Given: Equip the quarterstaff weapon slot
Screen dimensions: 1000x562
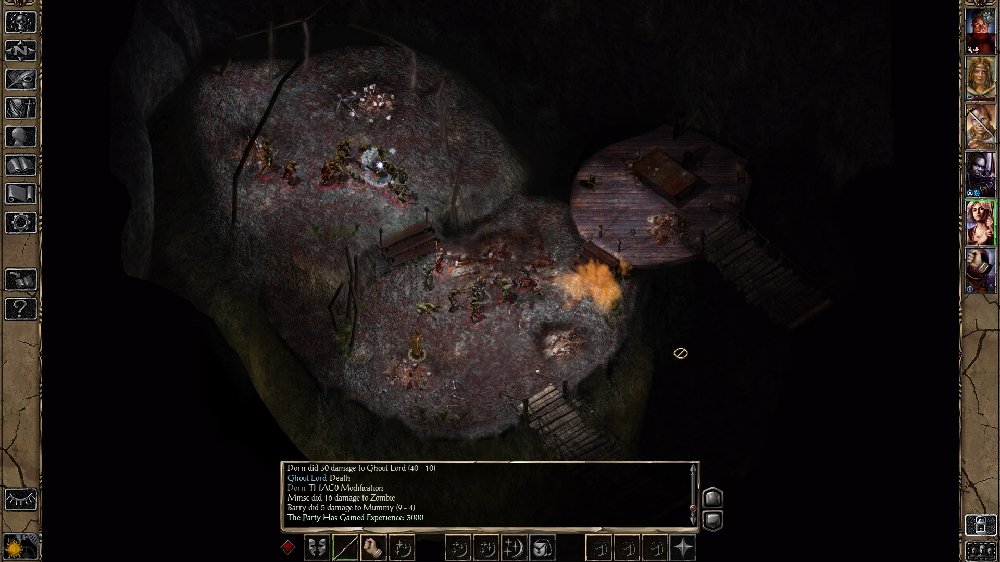Looking at the screenshot, I should point(346,547).
